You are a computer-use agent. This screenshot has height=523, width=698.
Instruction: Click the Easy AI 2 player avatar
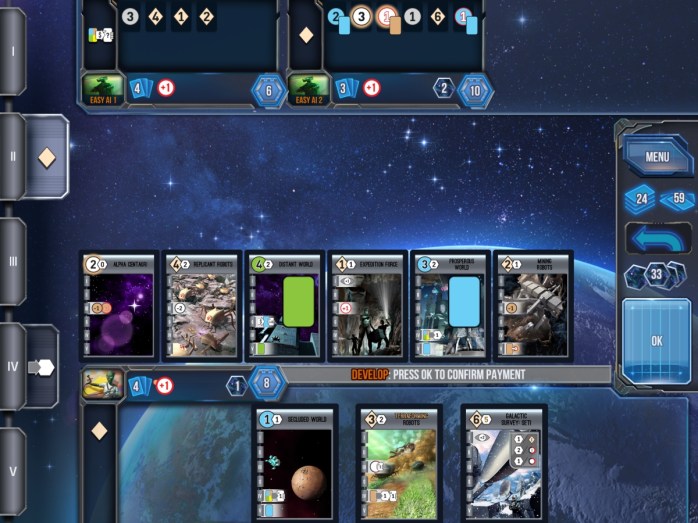[x=308, y=88]
